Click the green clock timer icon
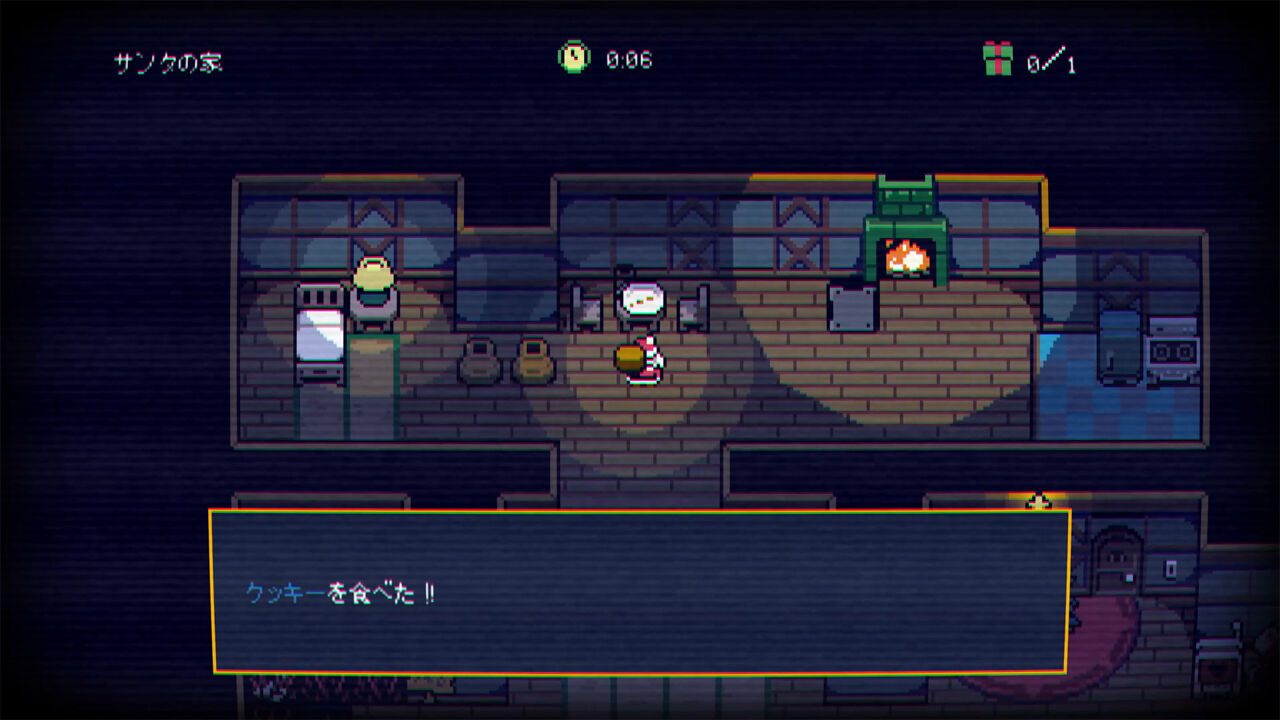The height and width of the screenshot is (720, 1280). [x=572, y=56]
